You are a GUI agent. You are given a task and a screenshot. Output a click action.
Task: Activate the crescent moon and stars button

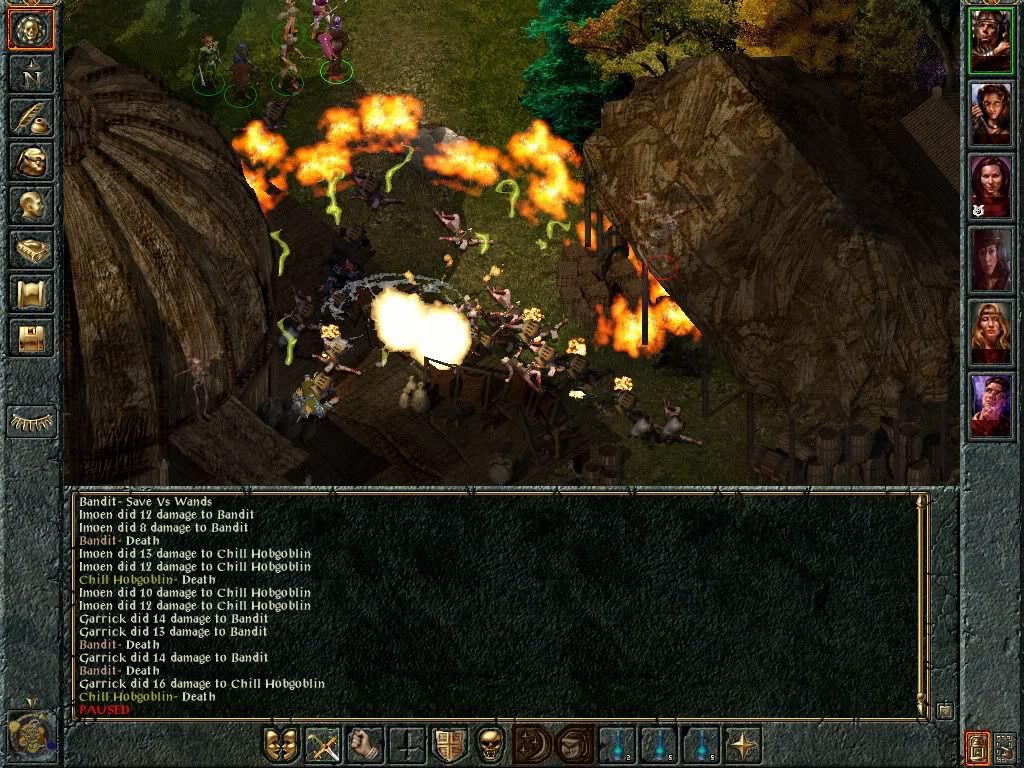(x=533, y=745)
